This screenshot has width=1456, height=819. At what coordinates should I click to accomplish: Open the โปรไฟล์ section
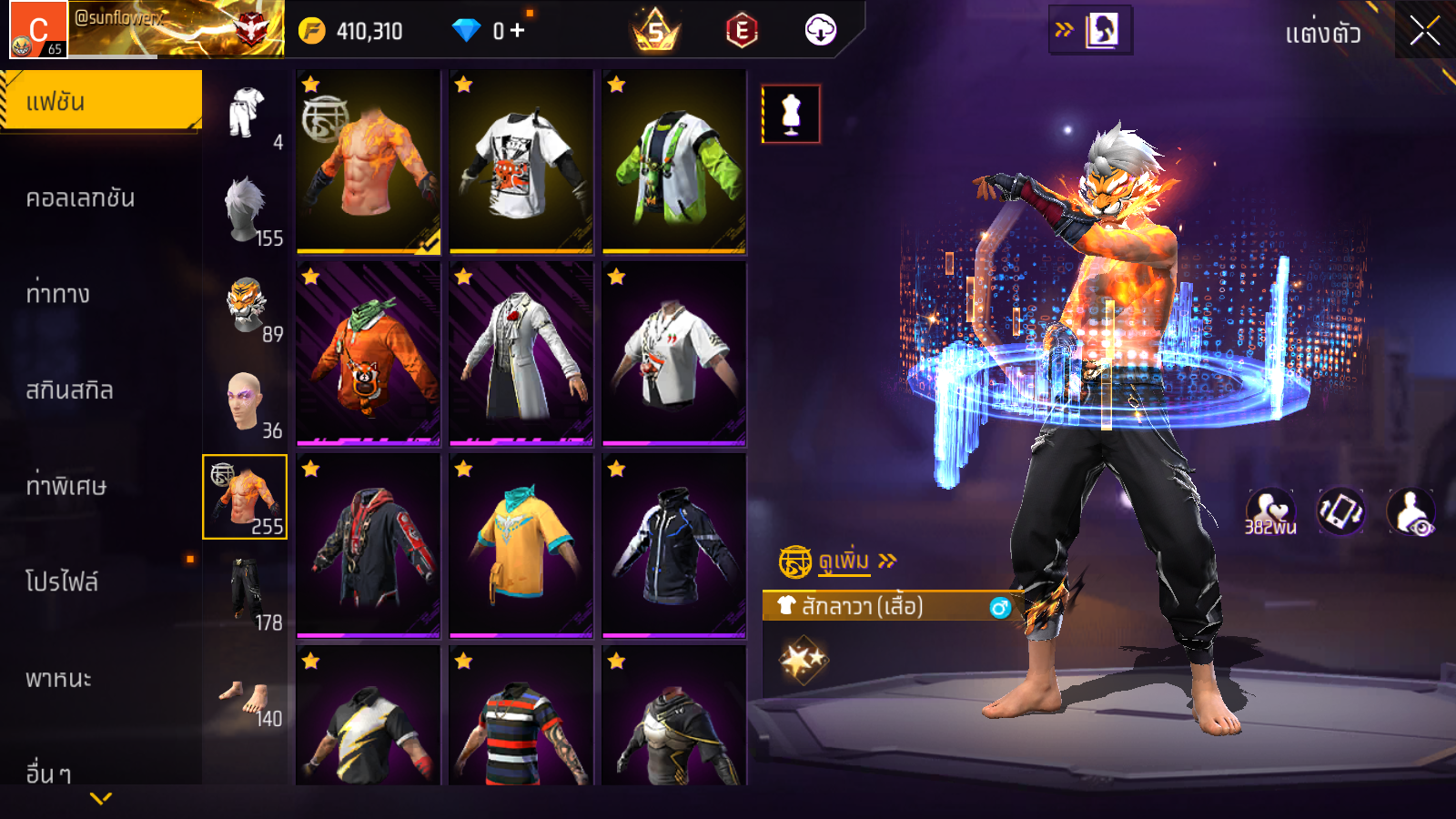coord(62,582)
